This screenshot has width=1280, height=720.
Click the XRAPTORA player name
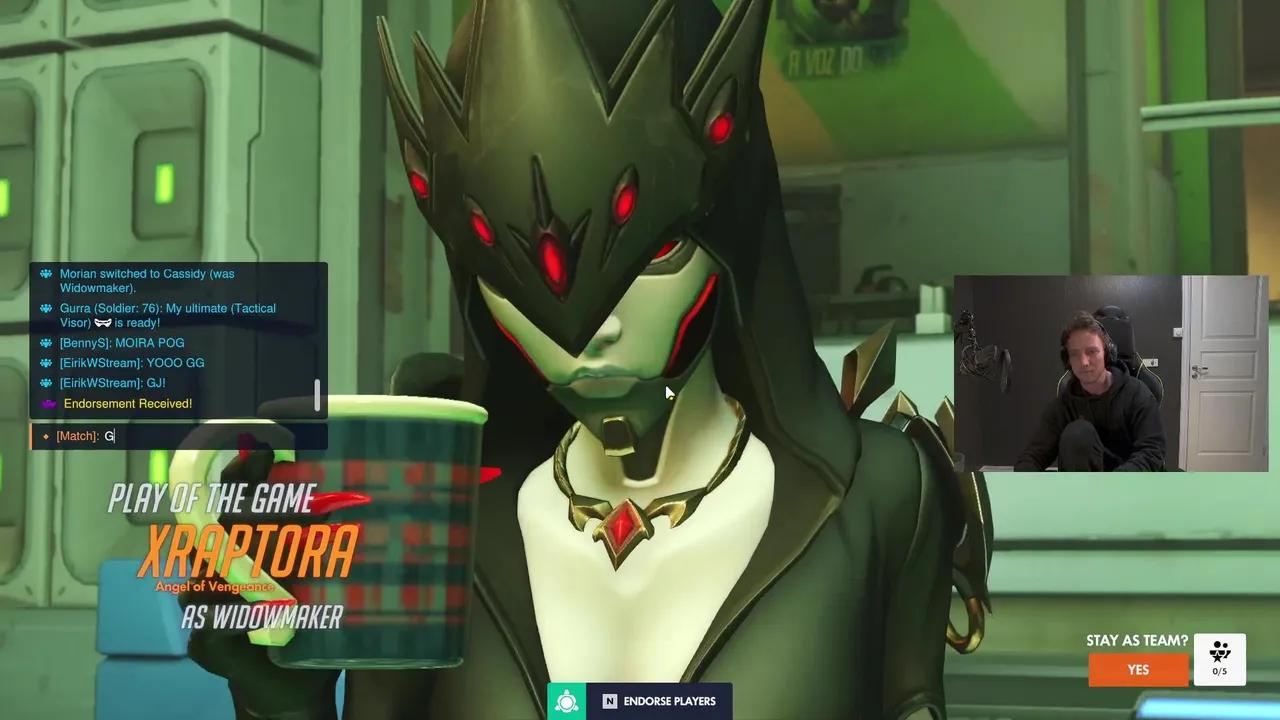click(x=248, y=548)
